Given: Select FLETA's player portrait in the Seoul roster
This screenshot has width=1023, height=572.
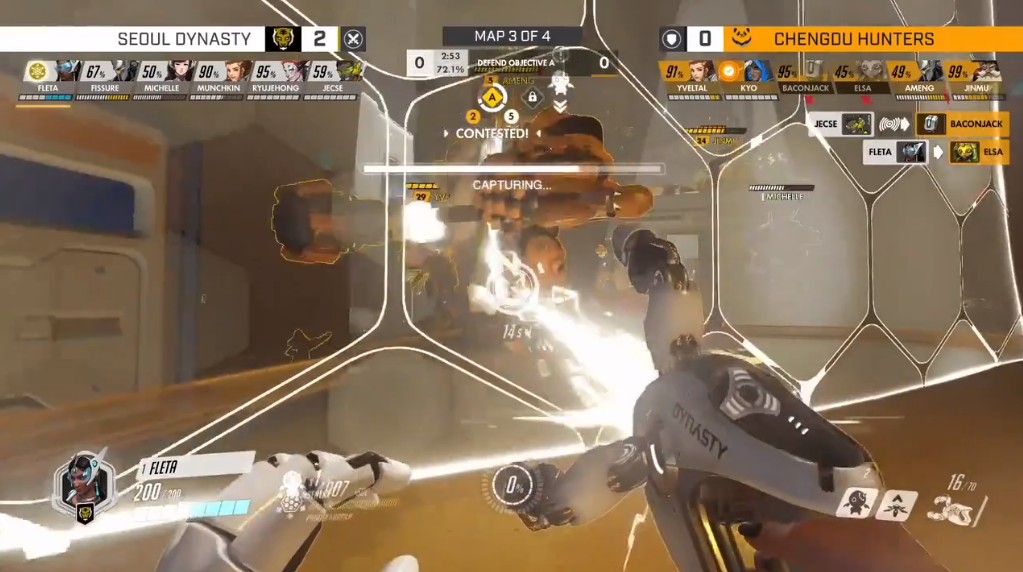Looking at the screenshot, I should (x=67, y=72).
